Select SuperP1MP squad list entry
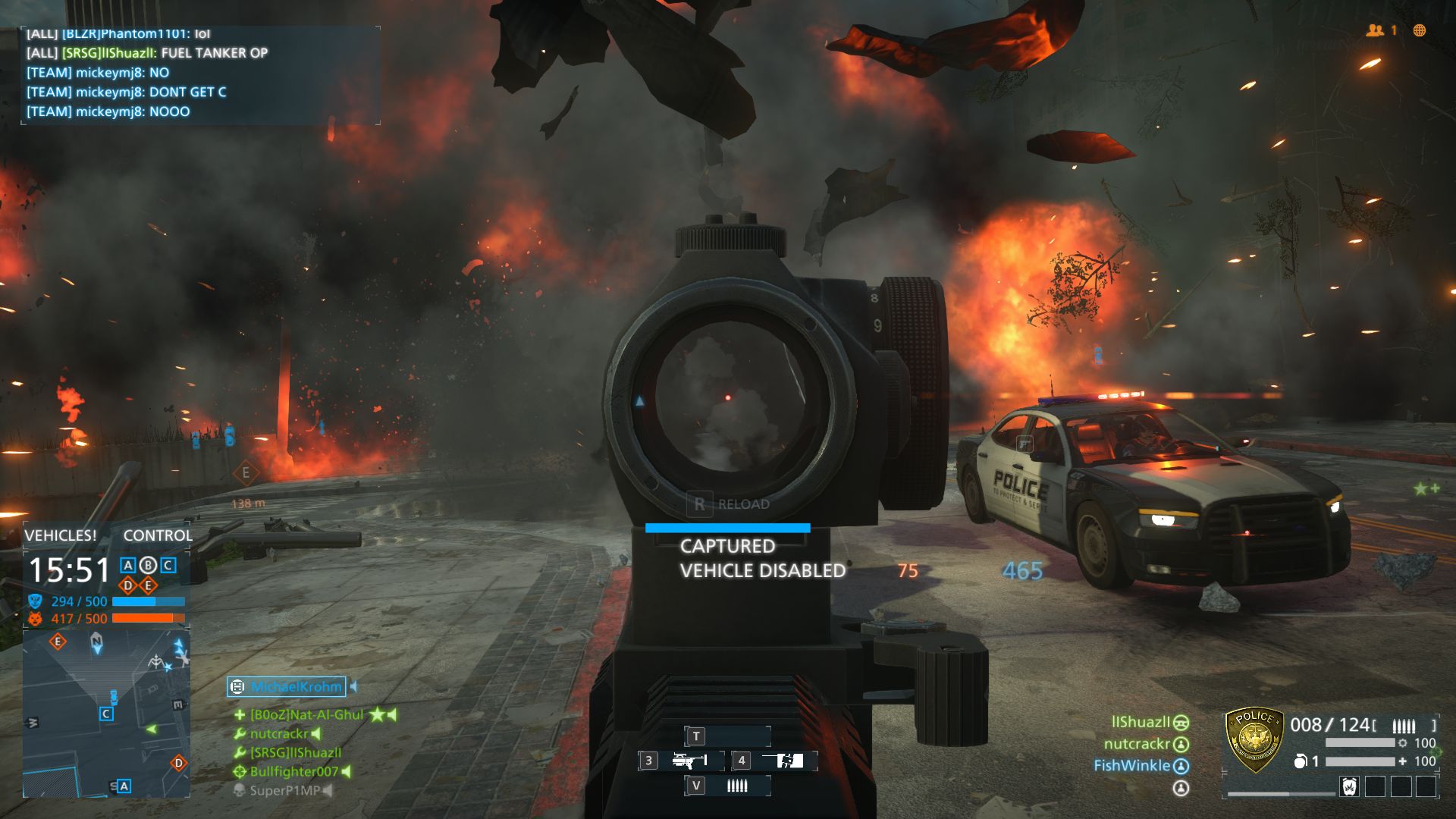The height and width of the screenshot is (819, 1456). (284, 791)
